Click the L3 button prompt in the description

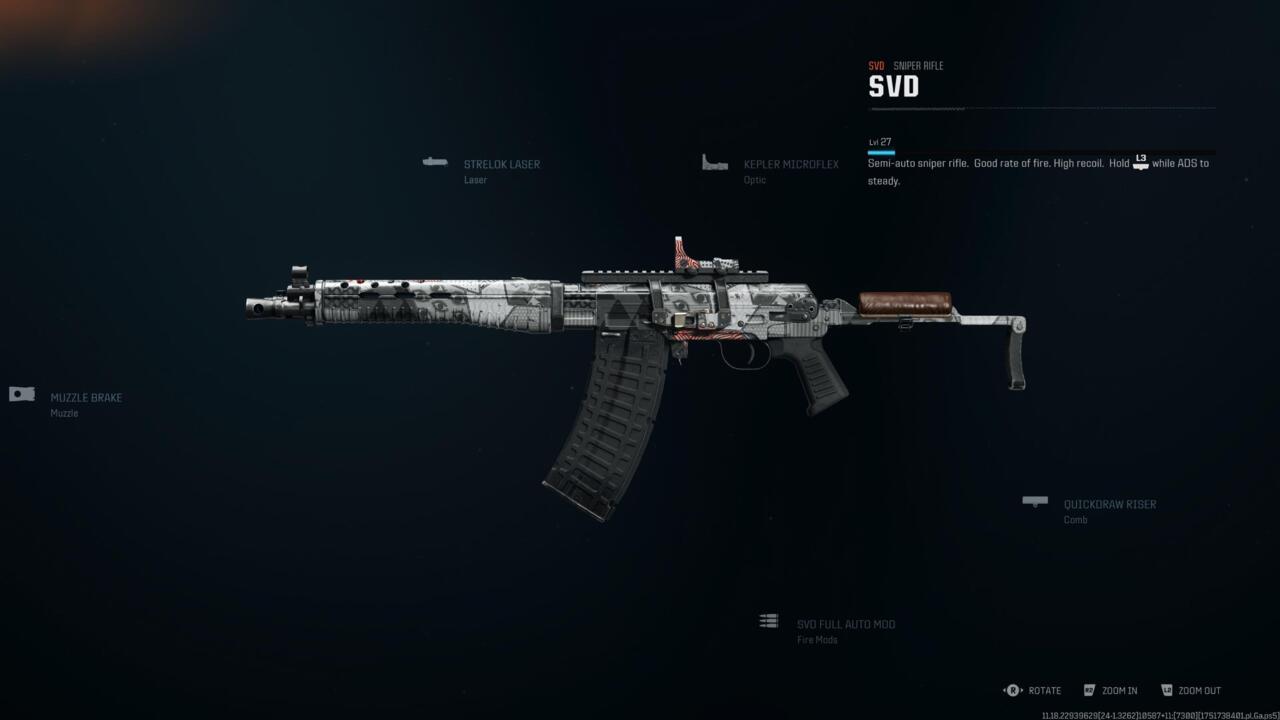[x=1140, y=161]
